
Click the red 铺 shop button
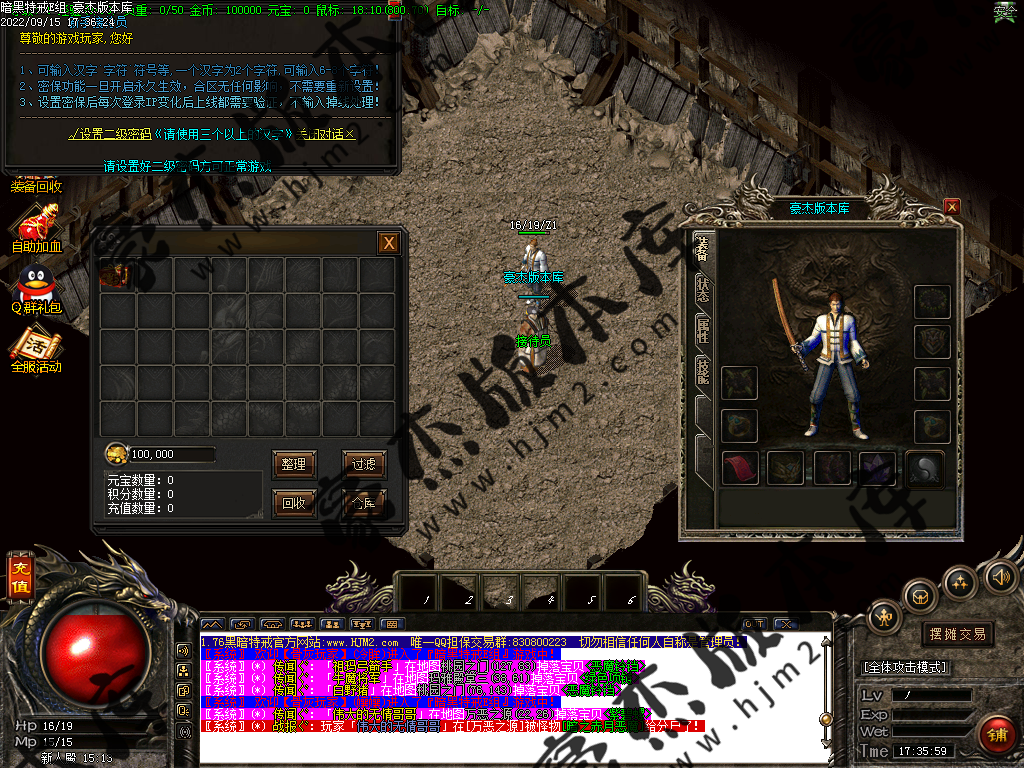tap(995, 735)
